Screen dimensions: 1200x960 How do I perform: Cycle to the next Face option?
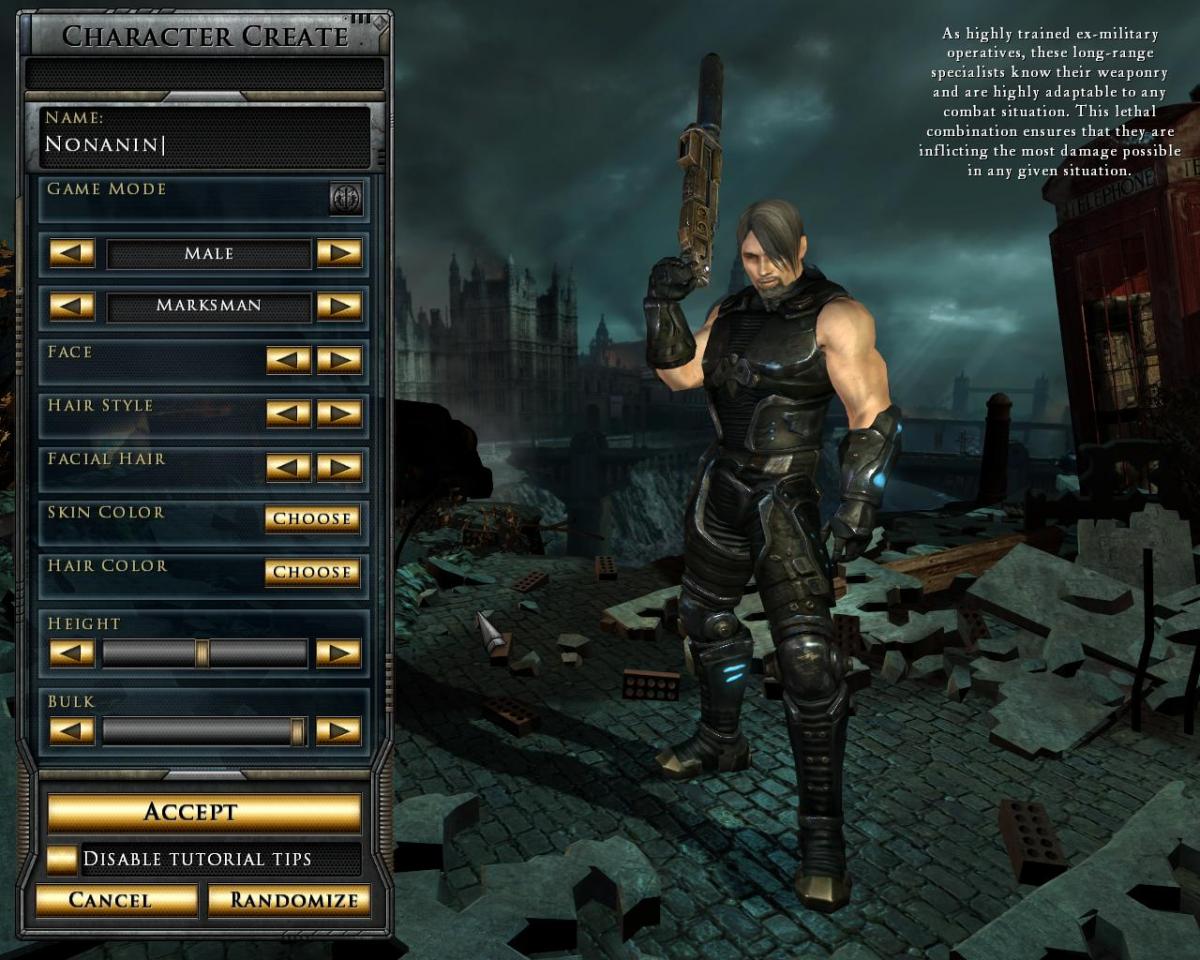click(x=339, y=360)
